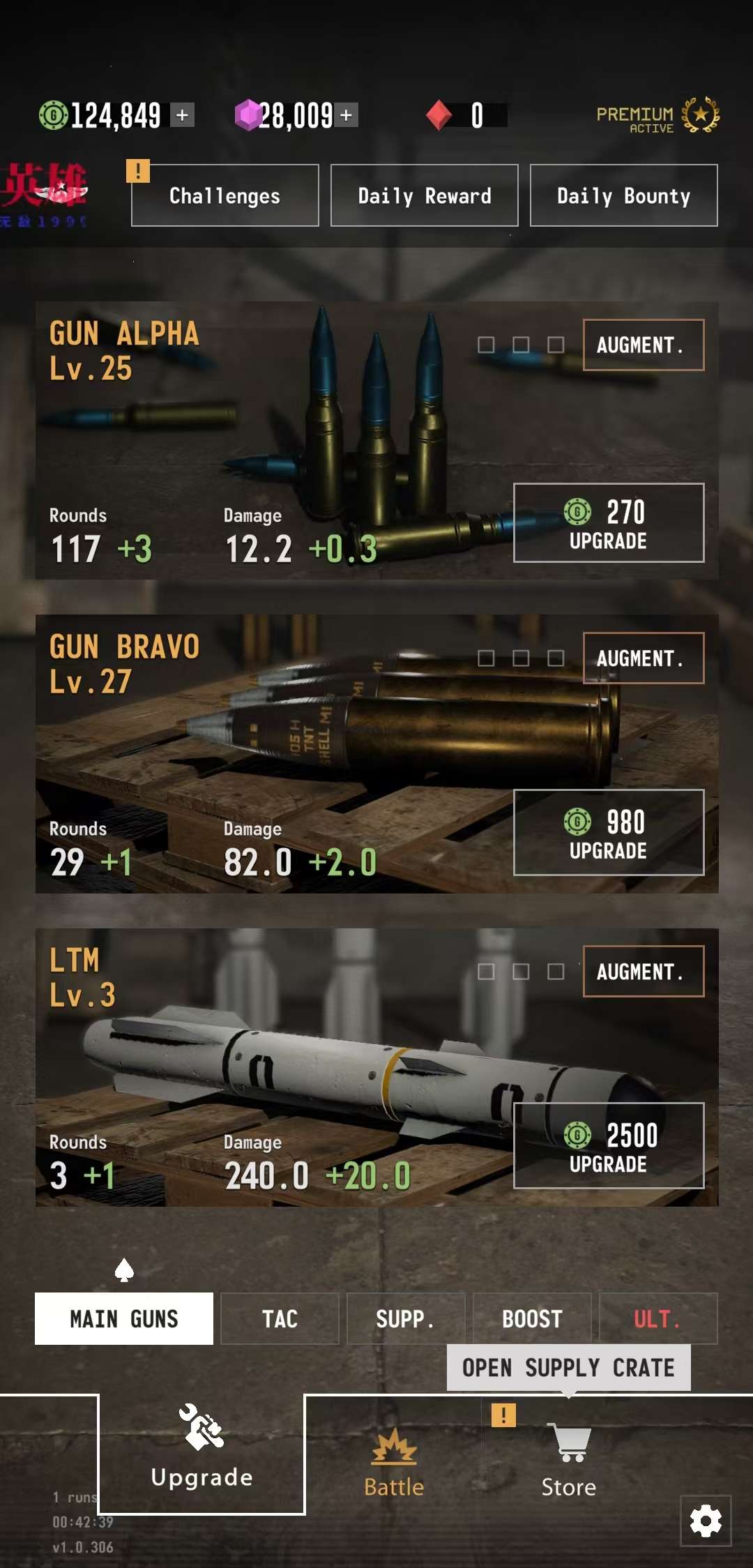The width and height of the screenshot is (753, 1568).
Task: Open settings with the gear icon
Action: point(706,1521)
